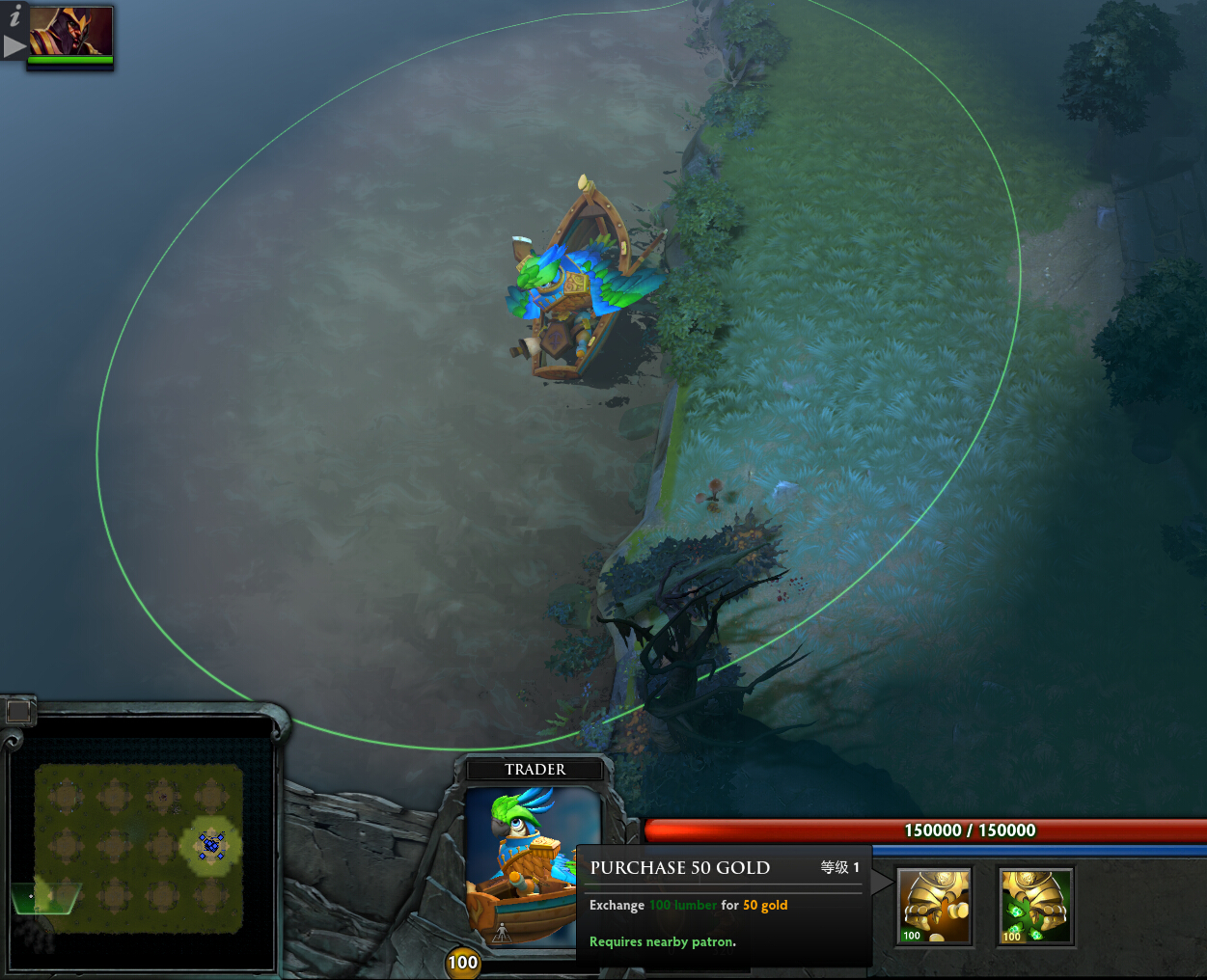Click the play arrow under the info icon
This screenshot has height=980, width=1207.
tap(14, 45)
